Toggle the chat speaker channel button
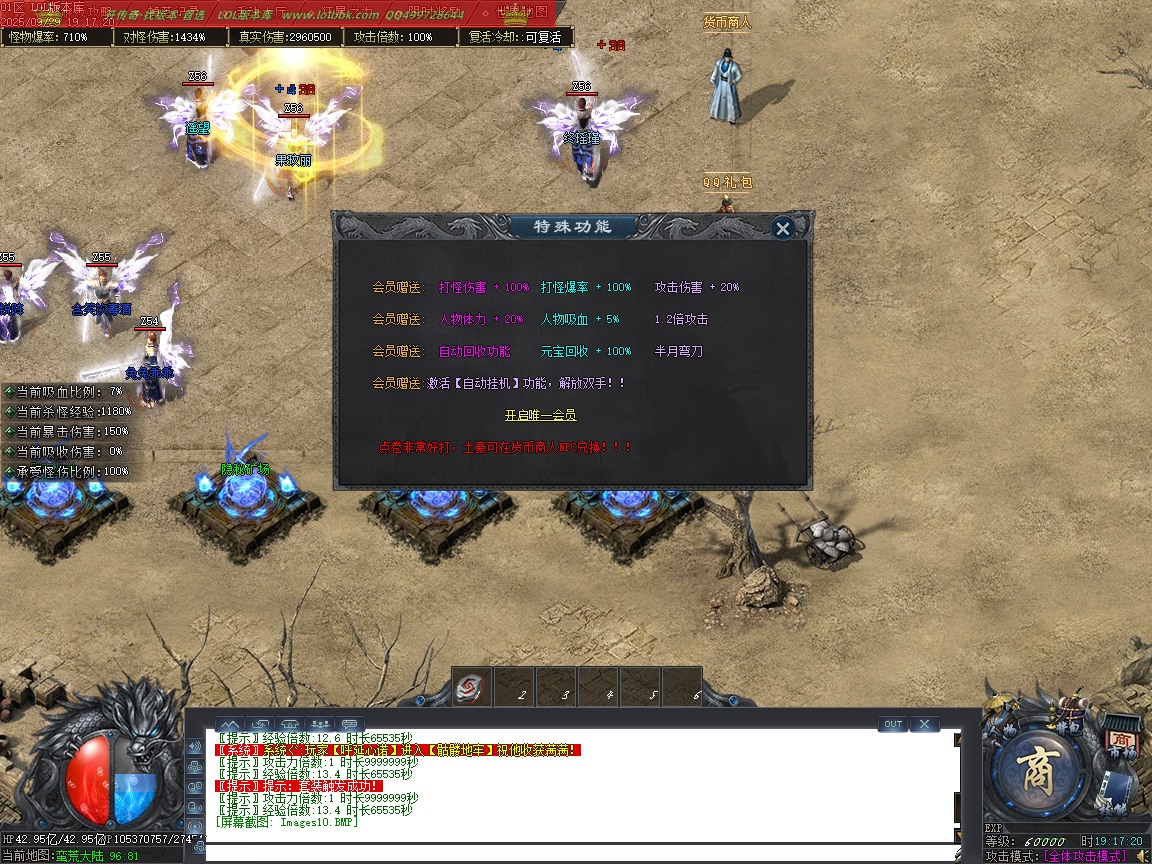1152x864 pixels. click(x=194, y=746)
